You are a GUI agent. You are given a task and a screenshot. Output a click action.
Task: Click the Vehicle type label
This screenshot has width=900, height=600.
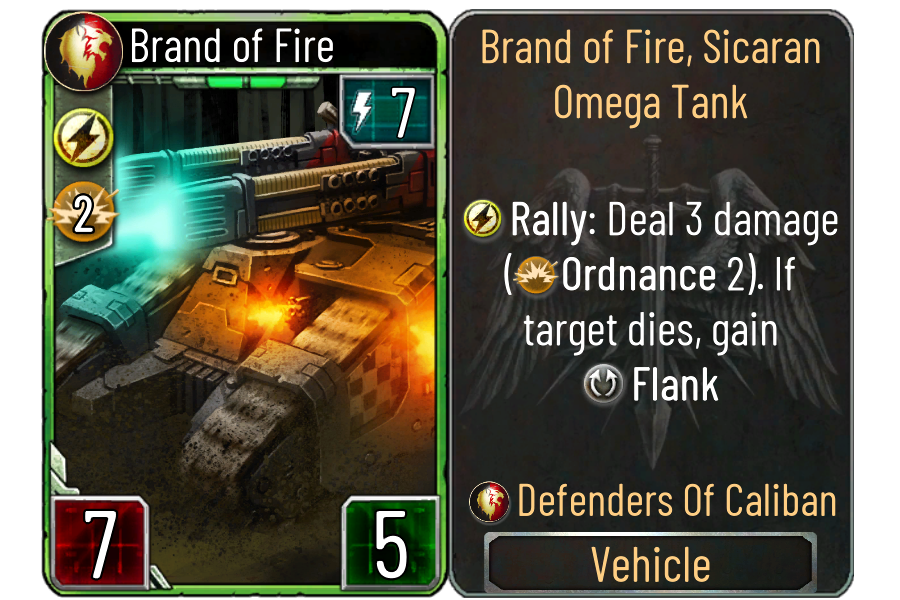pyautogui.click(x=651, y=564)
